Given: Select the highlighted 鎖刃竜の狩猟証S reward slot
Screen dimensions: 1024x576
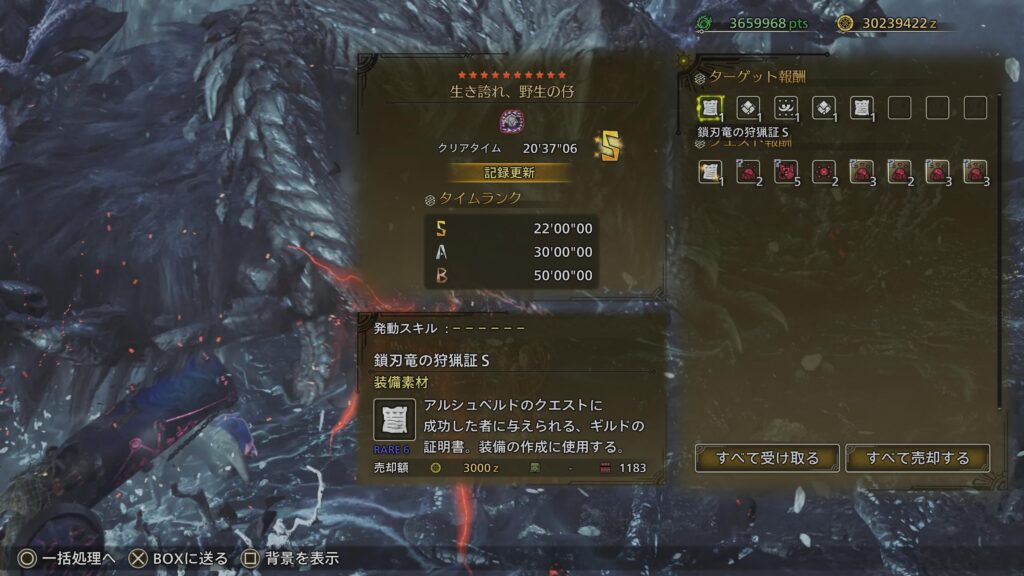Looking at the screenshot, I should click(x=710, y=108).
